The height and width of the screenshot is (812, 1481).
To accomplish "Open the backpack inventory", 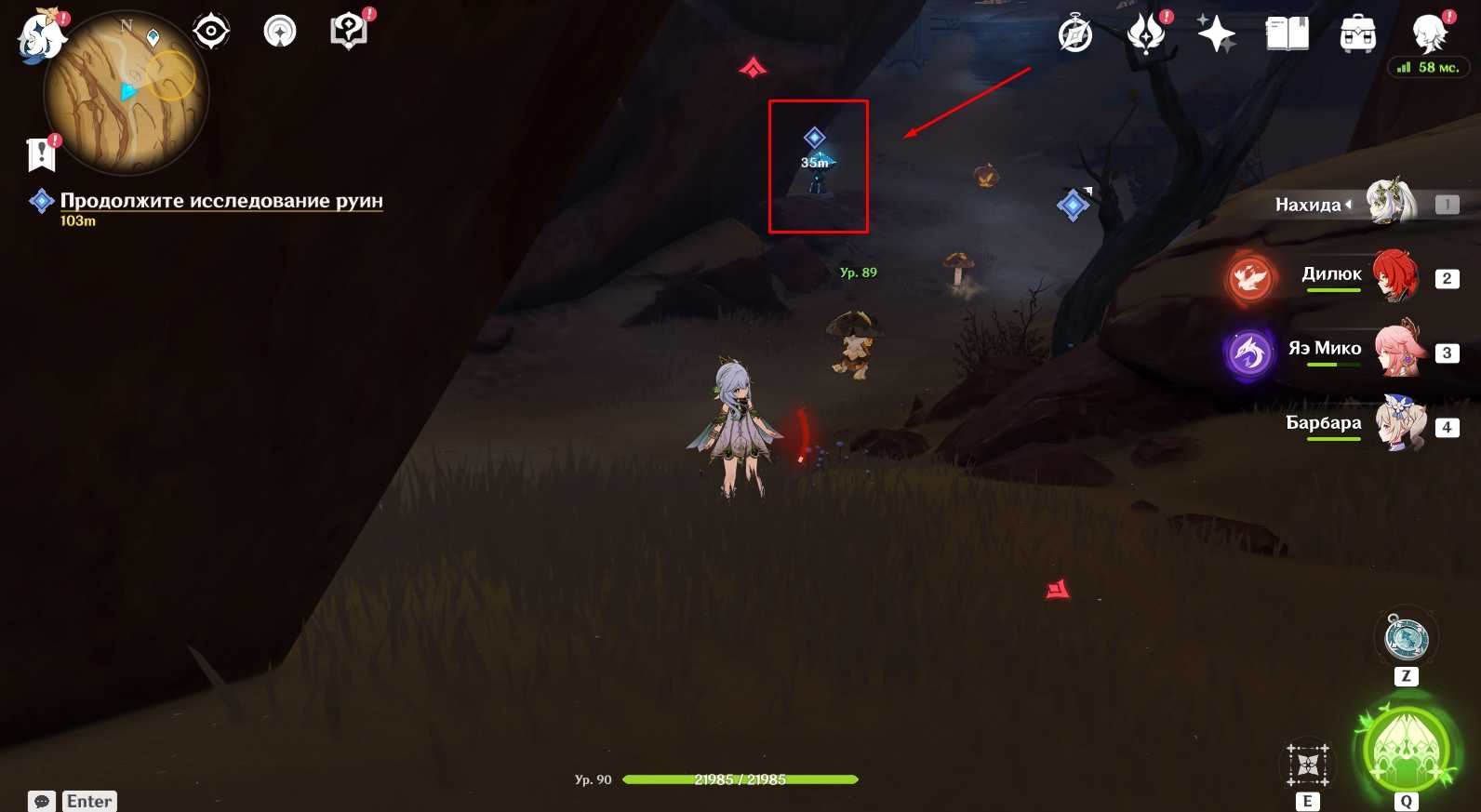I will click(1358, 35).
